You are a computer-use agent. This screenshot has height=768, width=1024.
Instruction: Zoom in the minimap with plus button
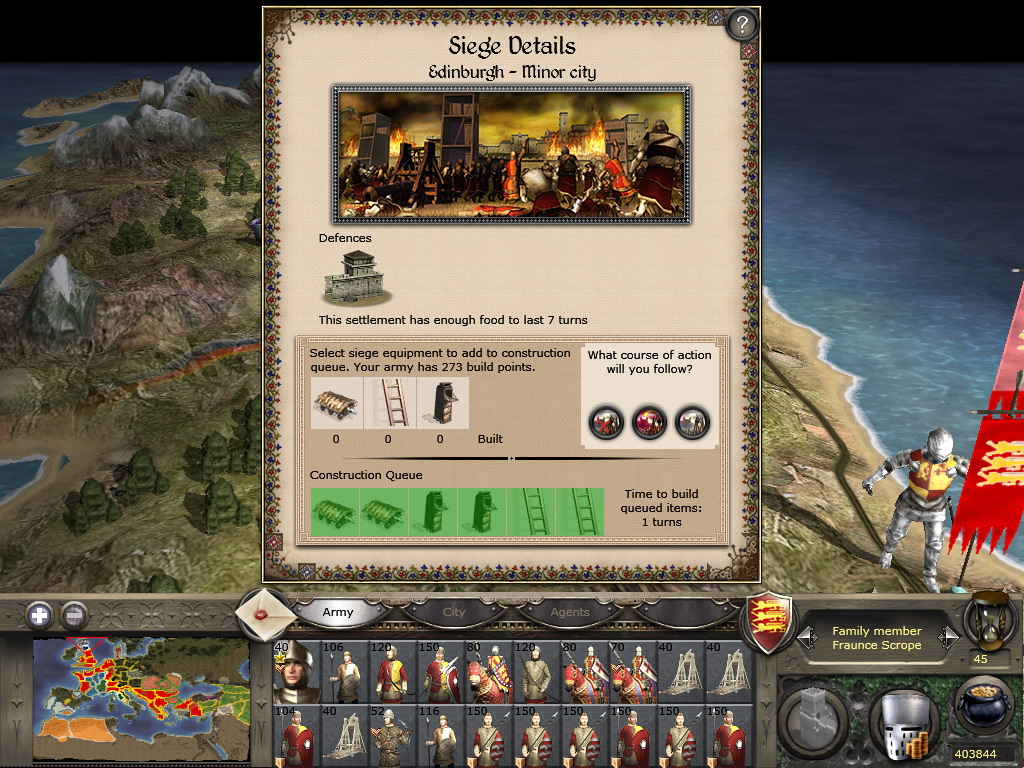coord(40,614)
